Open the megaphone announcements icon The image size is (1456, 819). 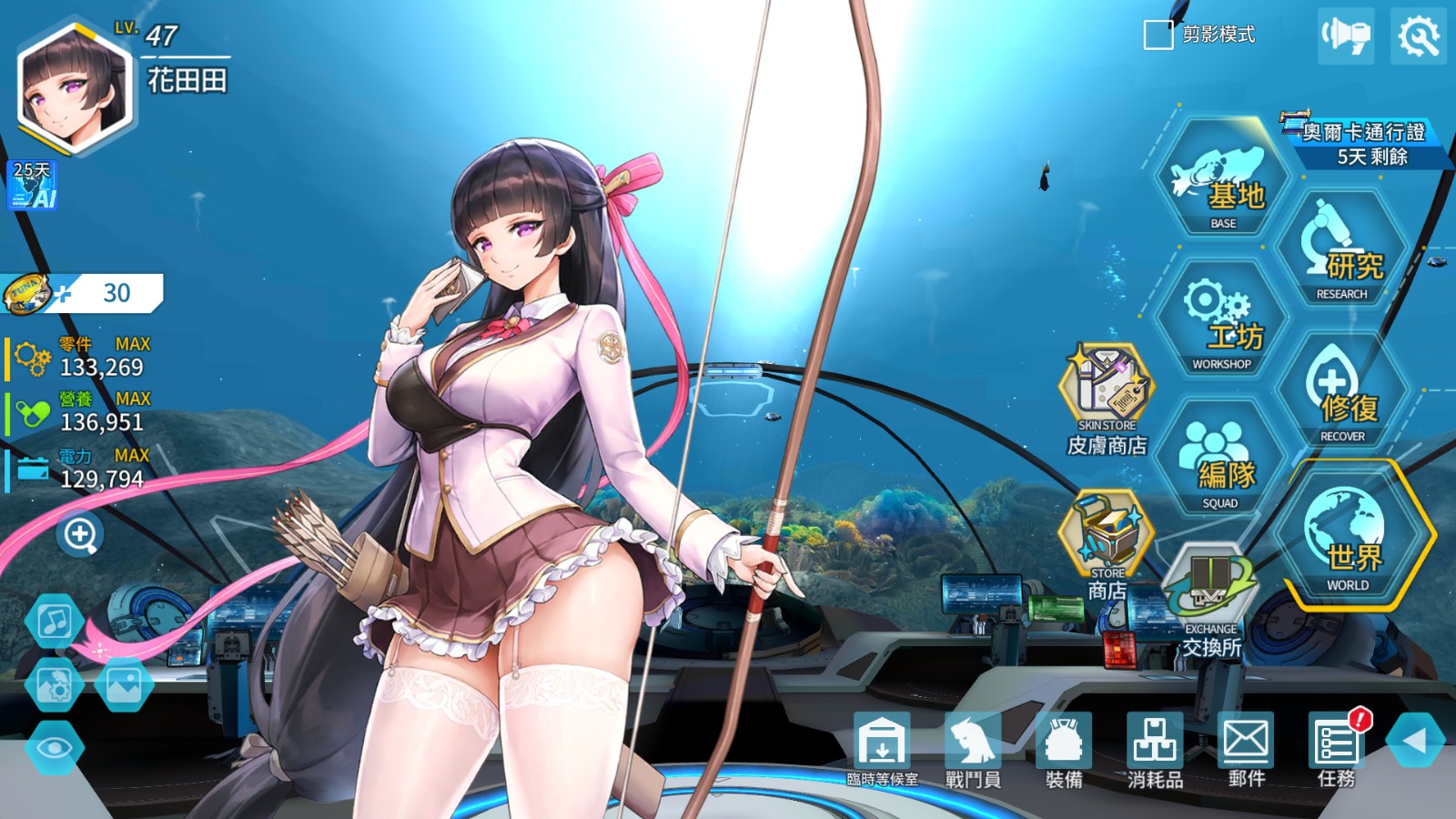coord(1346,35)
